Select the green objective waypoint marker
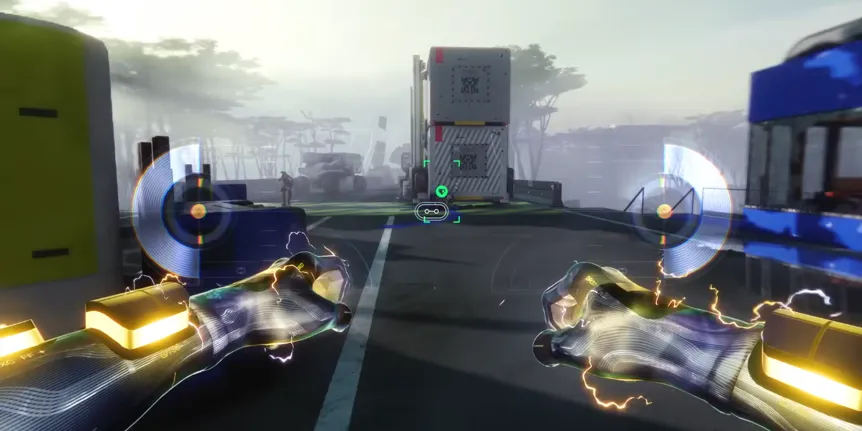 (441, 191)
